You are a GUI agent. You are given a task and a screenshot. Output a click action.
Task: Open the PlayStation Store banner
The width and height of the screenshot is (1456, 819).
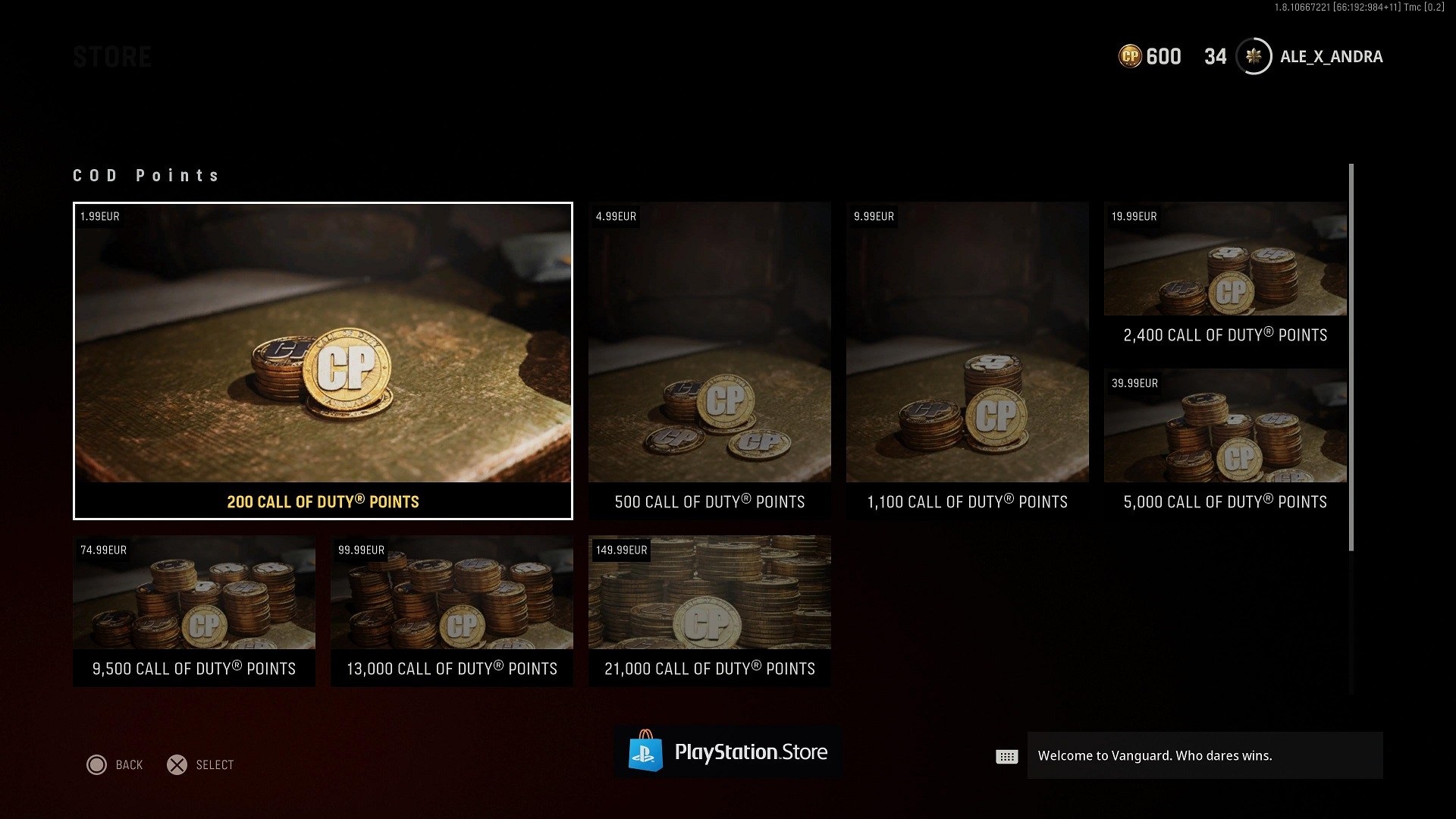(x=727, y=752)
